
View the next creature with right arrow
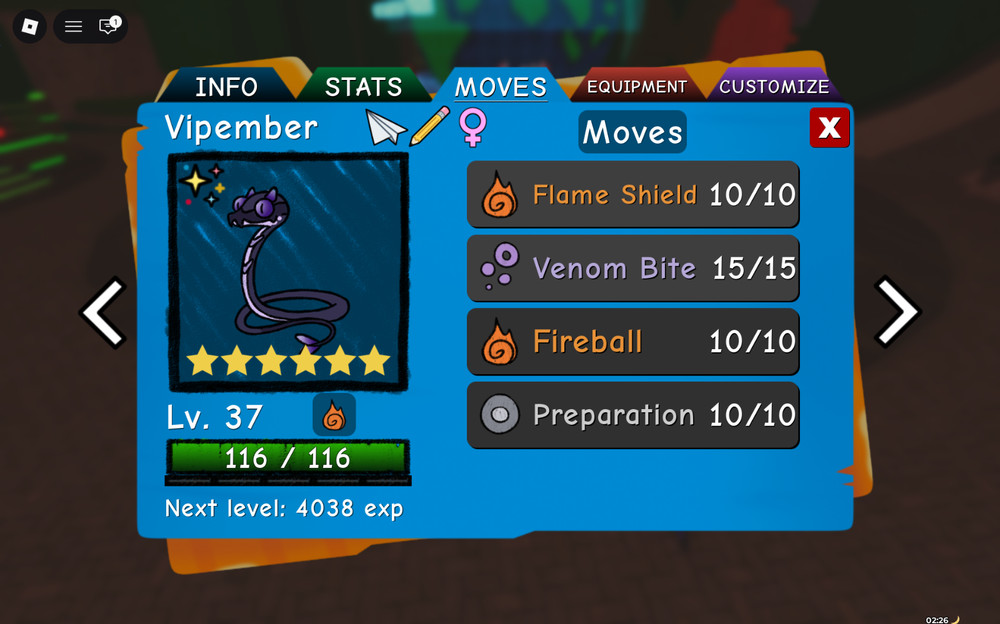point(896,312)
